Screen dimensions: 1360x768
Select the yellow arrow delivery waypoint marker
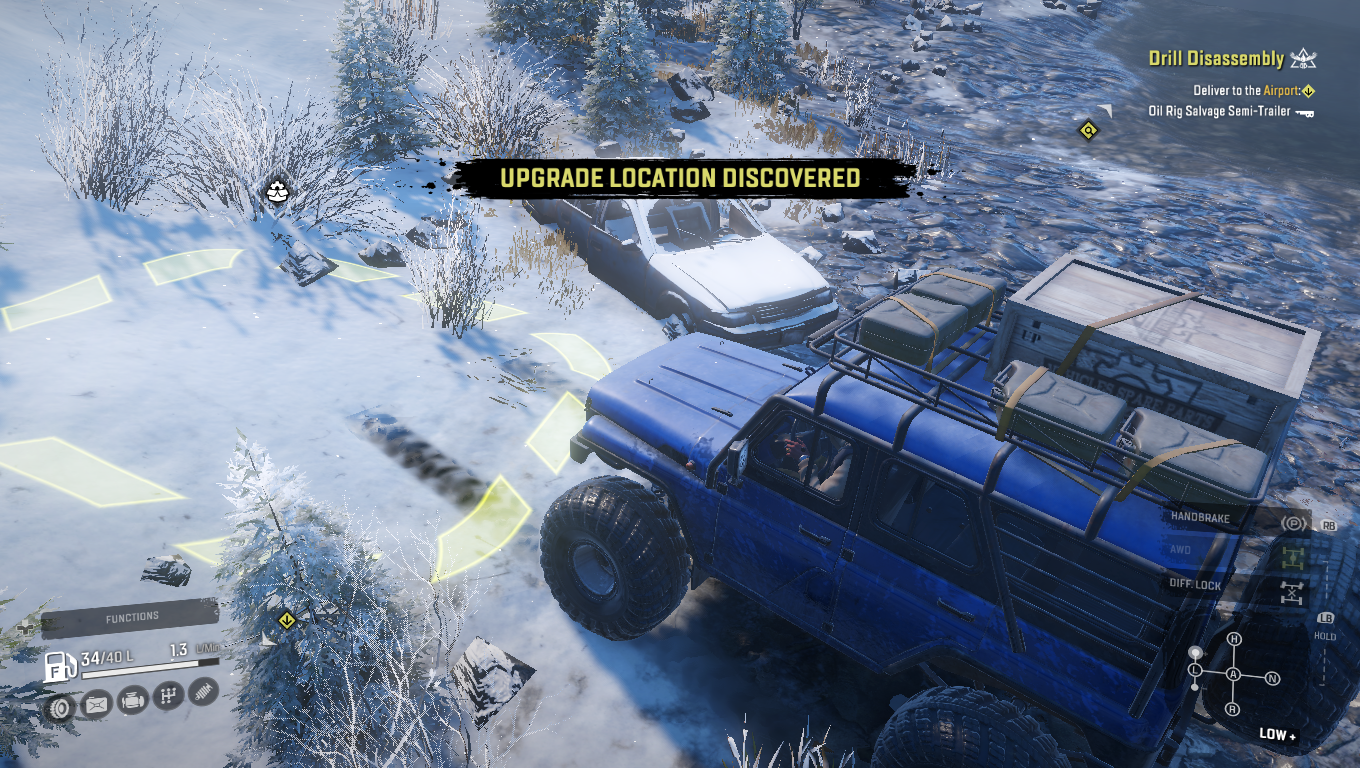[x=287, y=621]
